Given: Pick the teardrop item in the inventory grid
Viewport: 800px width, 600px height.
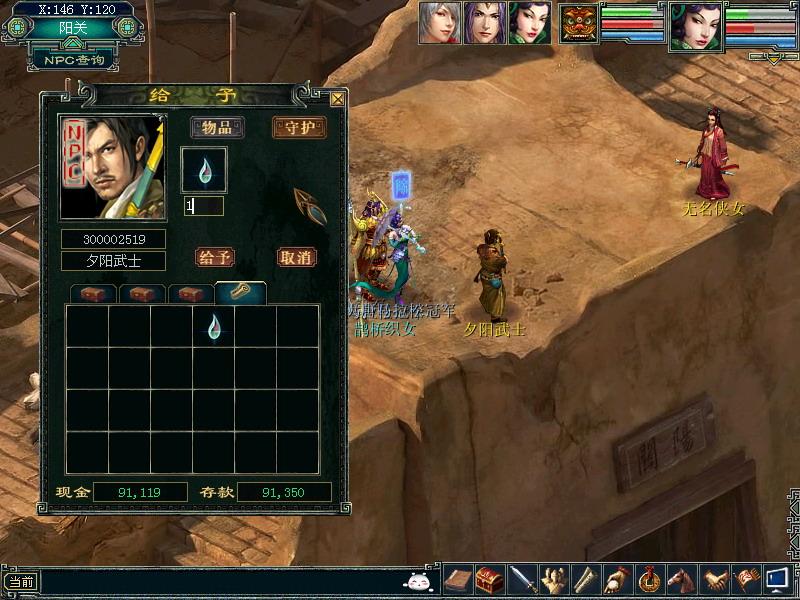Looking at the screenshot, I should [214, 326].
